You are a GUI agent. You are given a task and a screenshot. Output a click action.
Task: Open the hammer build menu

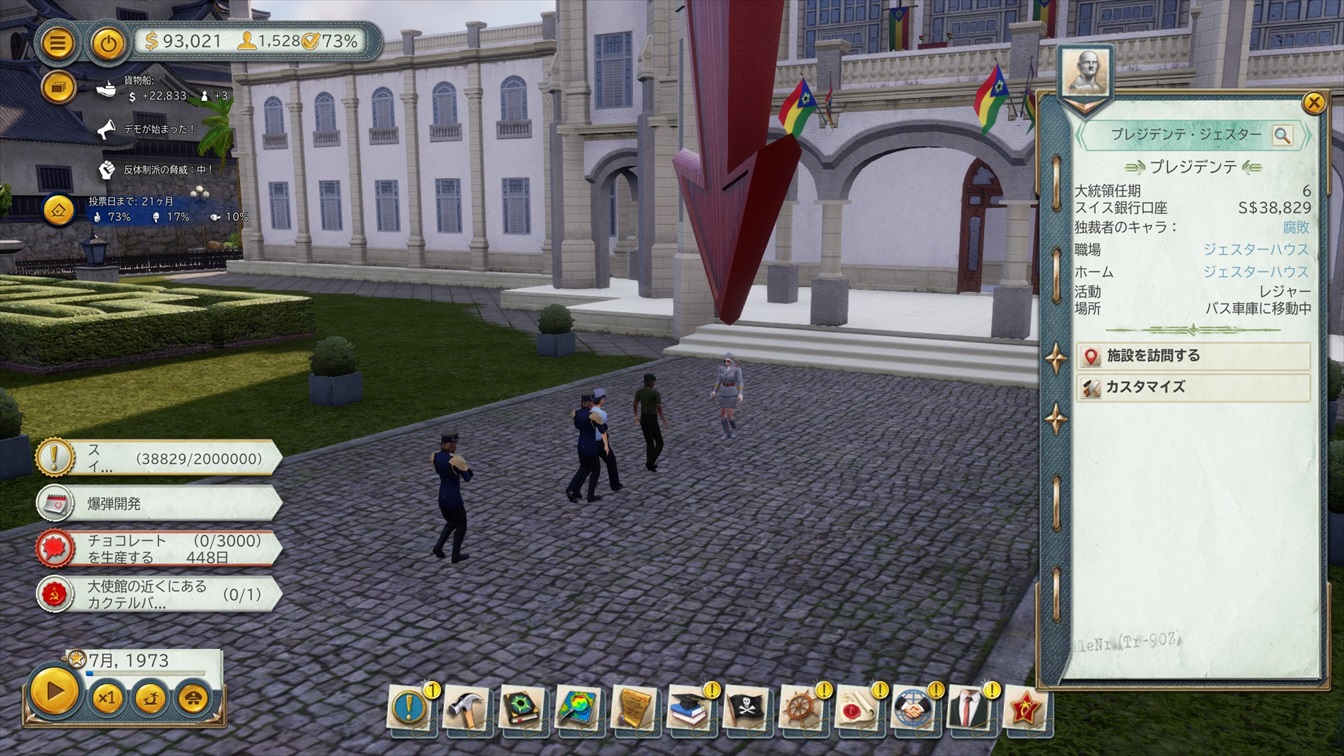[x=465, y=708]
